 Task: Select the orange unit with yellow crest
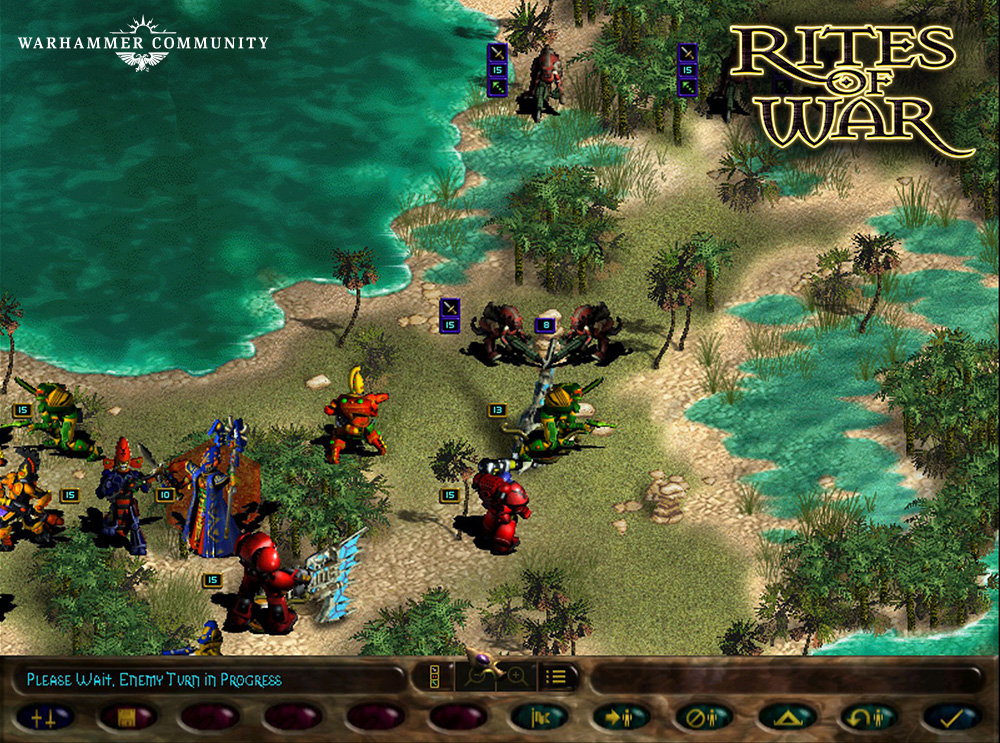tap(353, 418)
